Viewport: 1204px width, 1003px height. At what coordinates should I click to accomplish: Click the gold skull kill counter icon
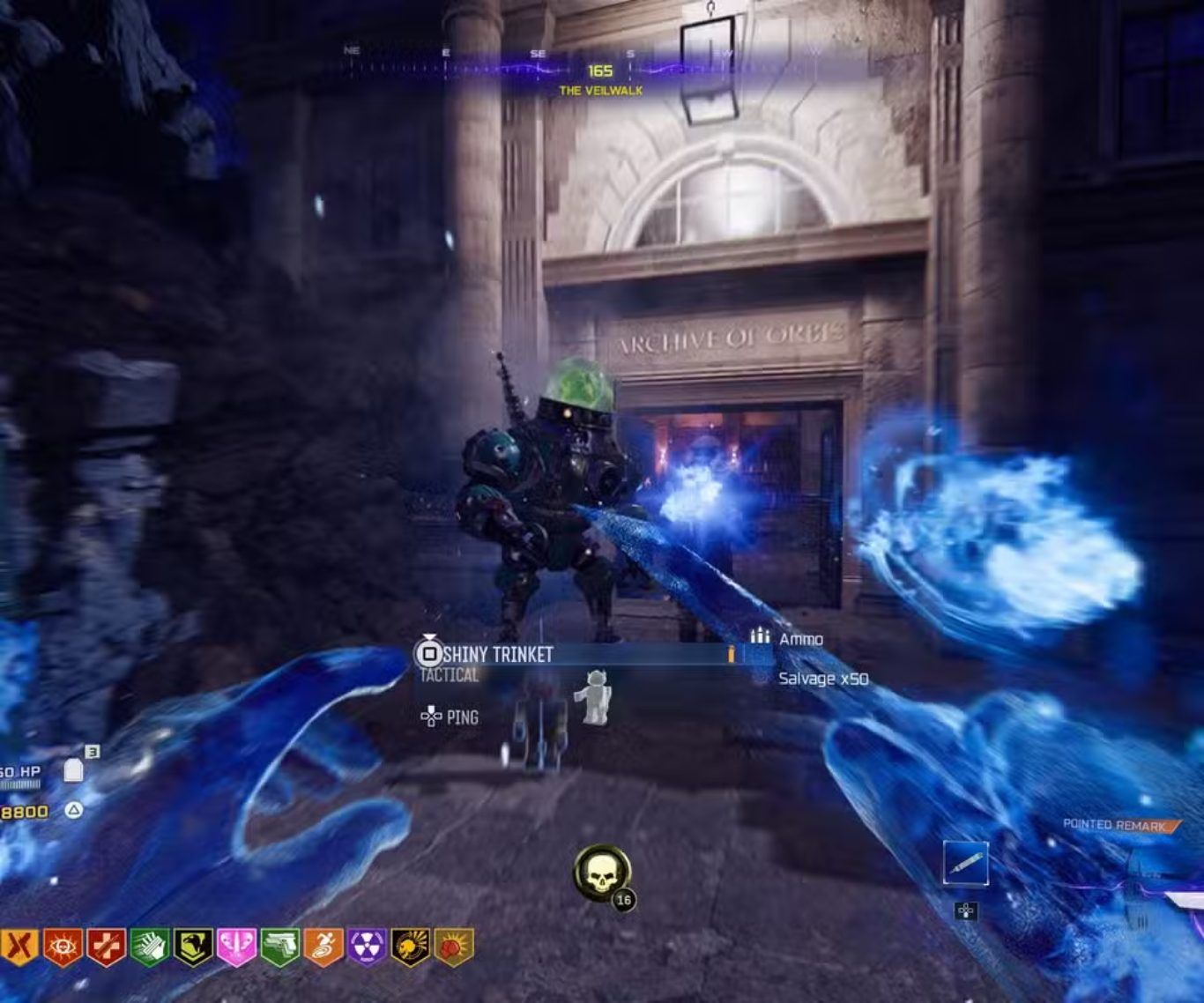coord(602,873)
